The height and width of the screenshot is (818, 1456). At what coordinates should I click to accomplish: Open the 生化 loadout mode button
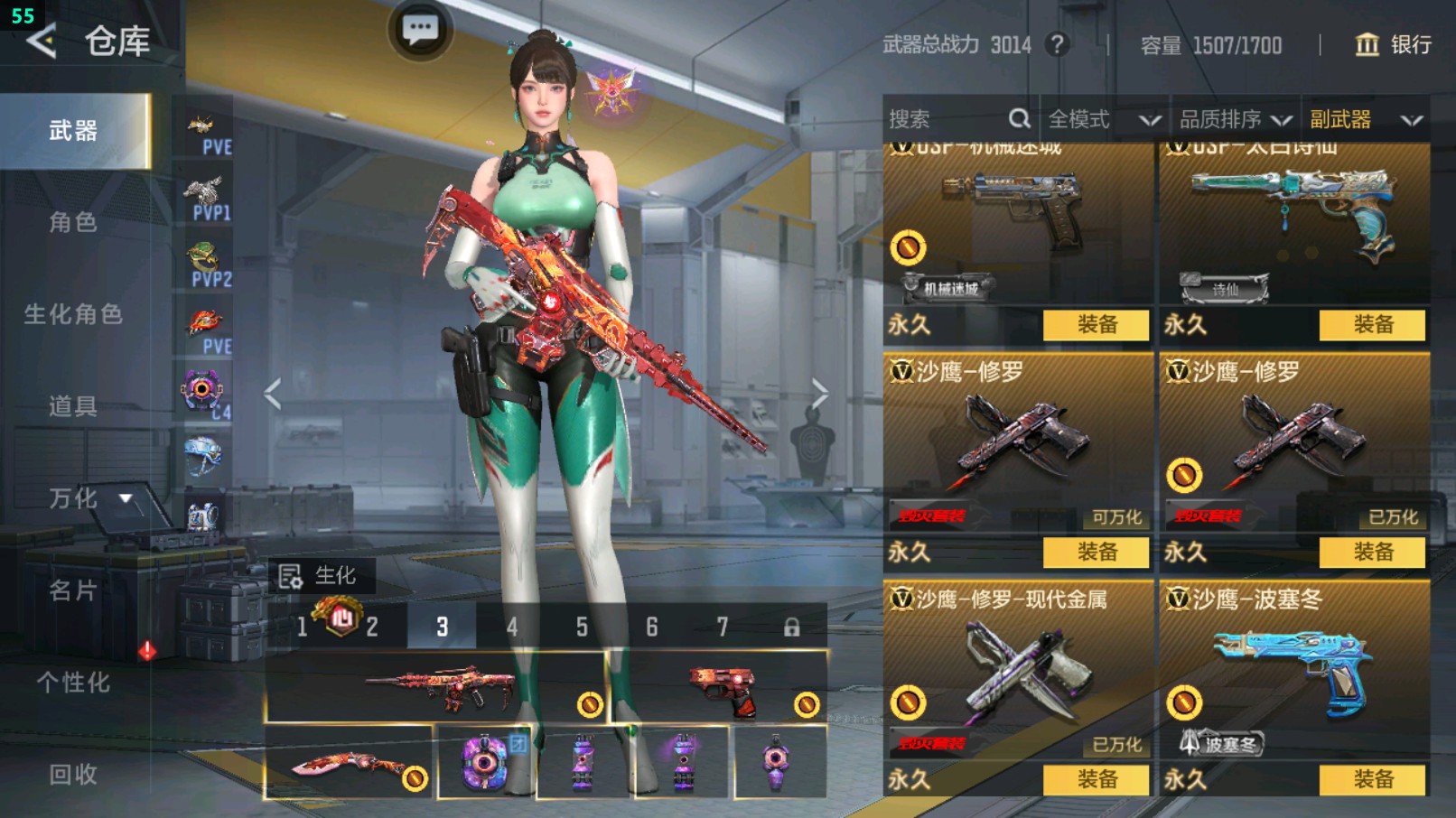tap(318, 575)
